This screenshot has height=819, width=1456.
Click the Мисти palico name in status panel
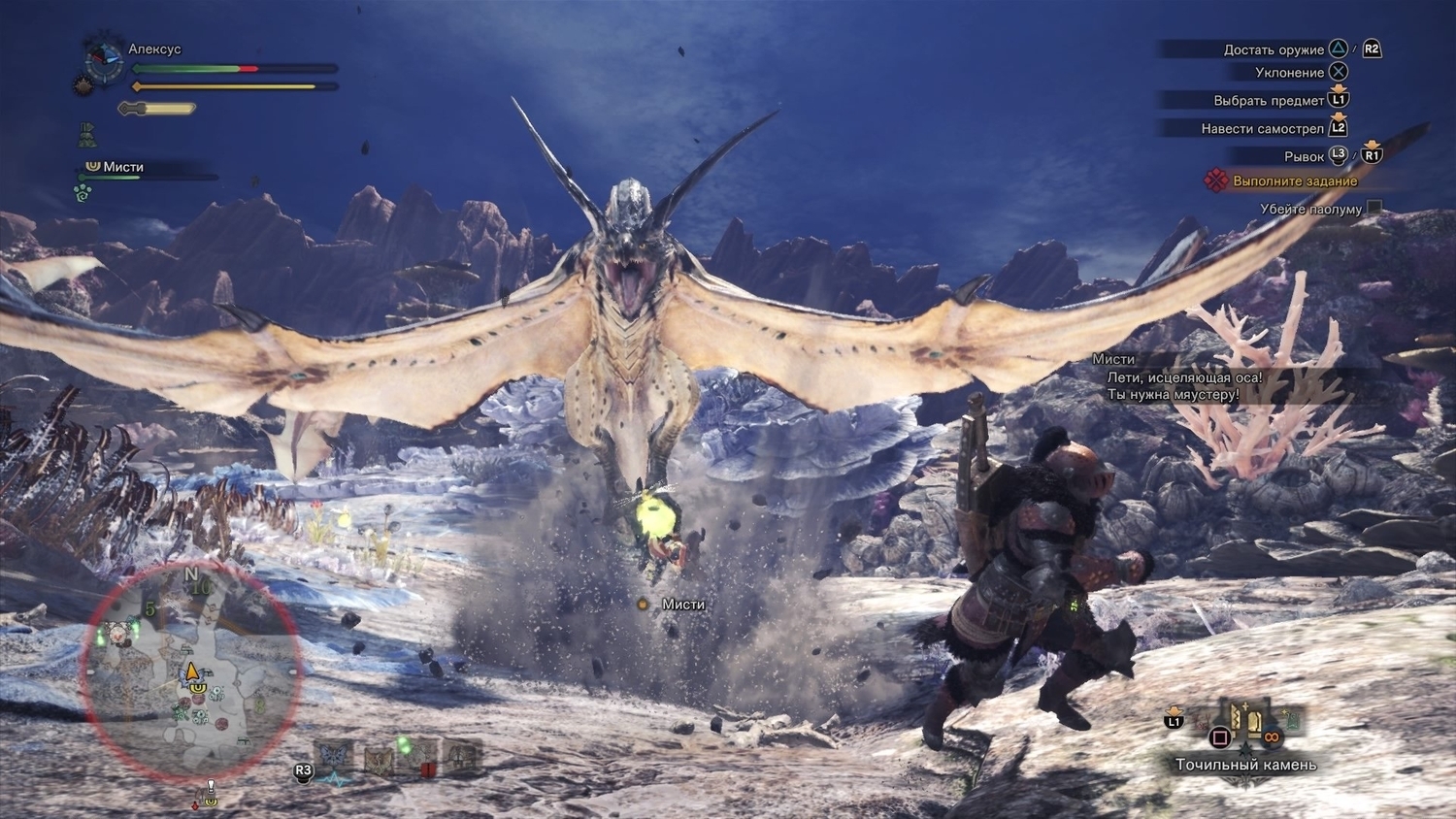coord(123,167)
